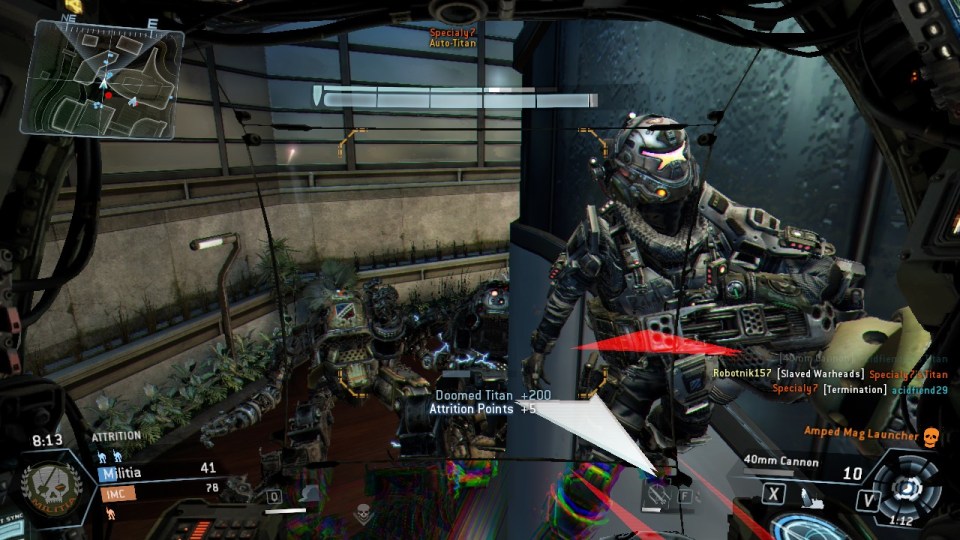Select the pilot helmet icon
Screen dimensions: 960x540
311,494
